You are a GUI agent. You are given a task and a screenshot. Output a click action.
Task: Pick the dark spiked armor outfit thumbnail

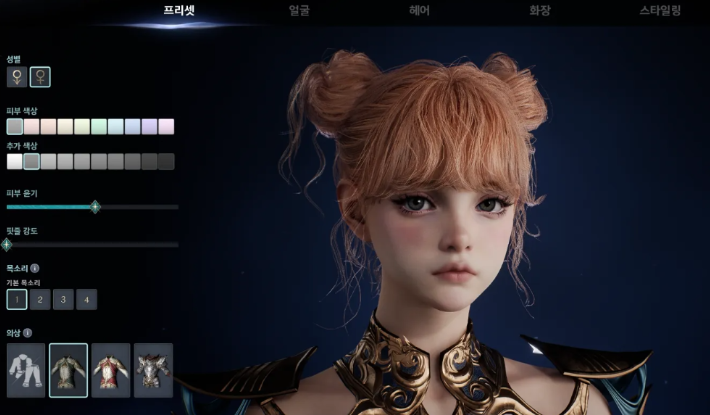click(x=154, y=370)
